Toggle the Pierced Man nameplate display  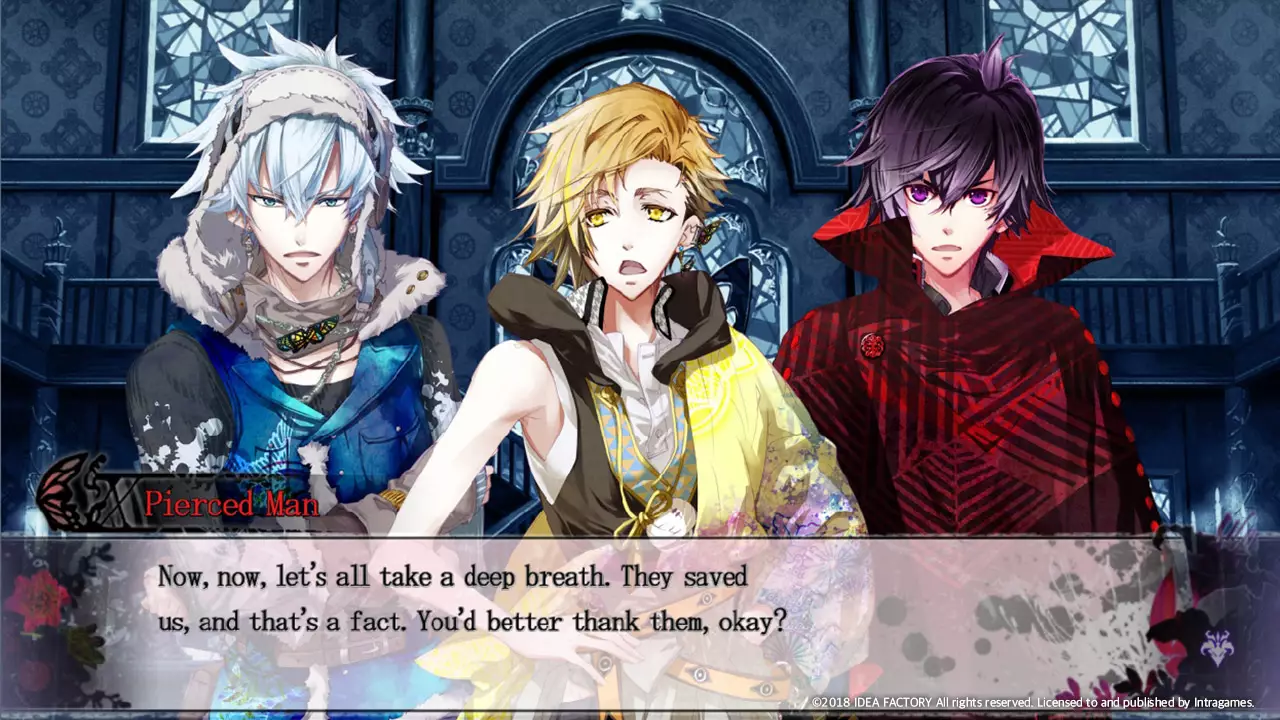point(230,505)
